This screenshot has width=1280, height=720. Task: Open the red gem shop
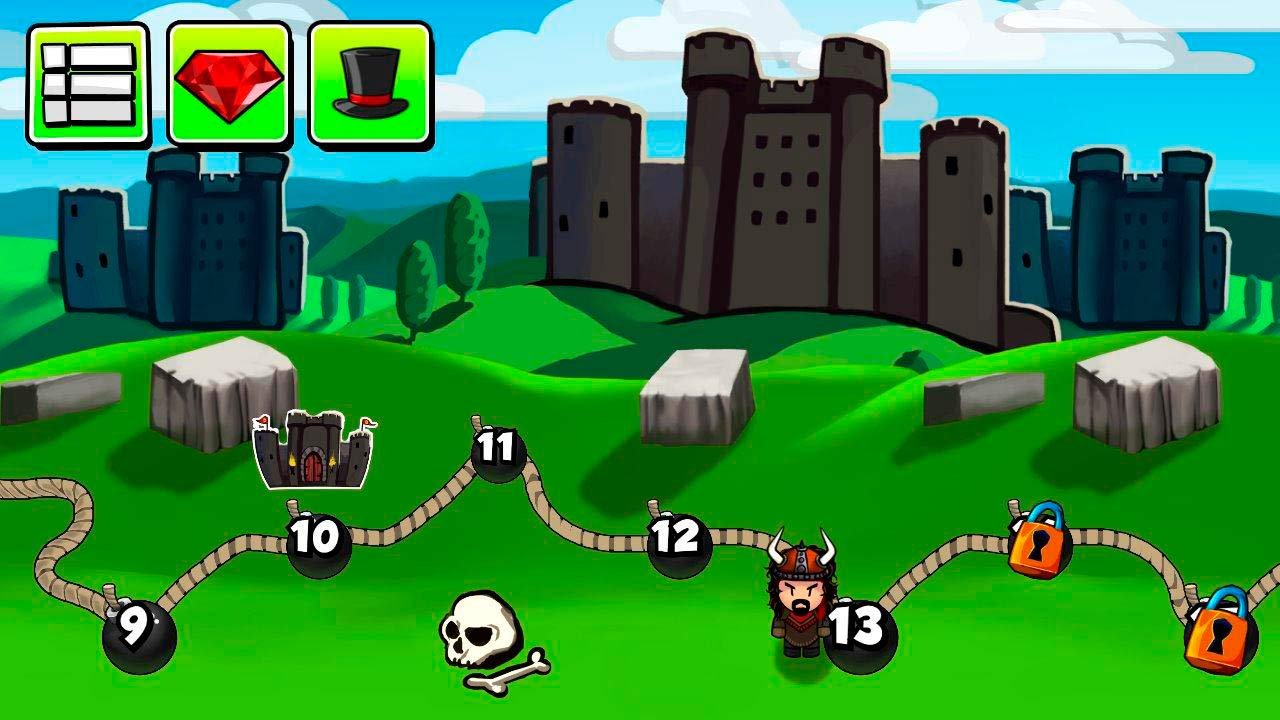click(229, 85)
